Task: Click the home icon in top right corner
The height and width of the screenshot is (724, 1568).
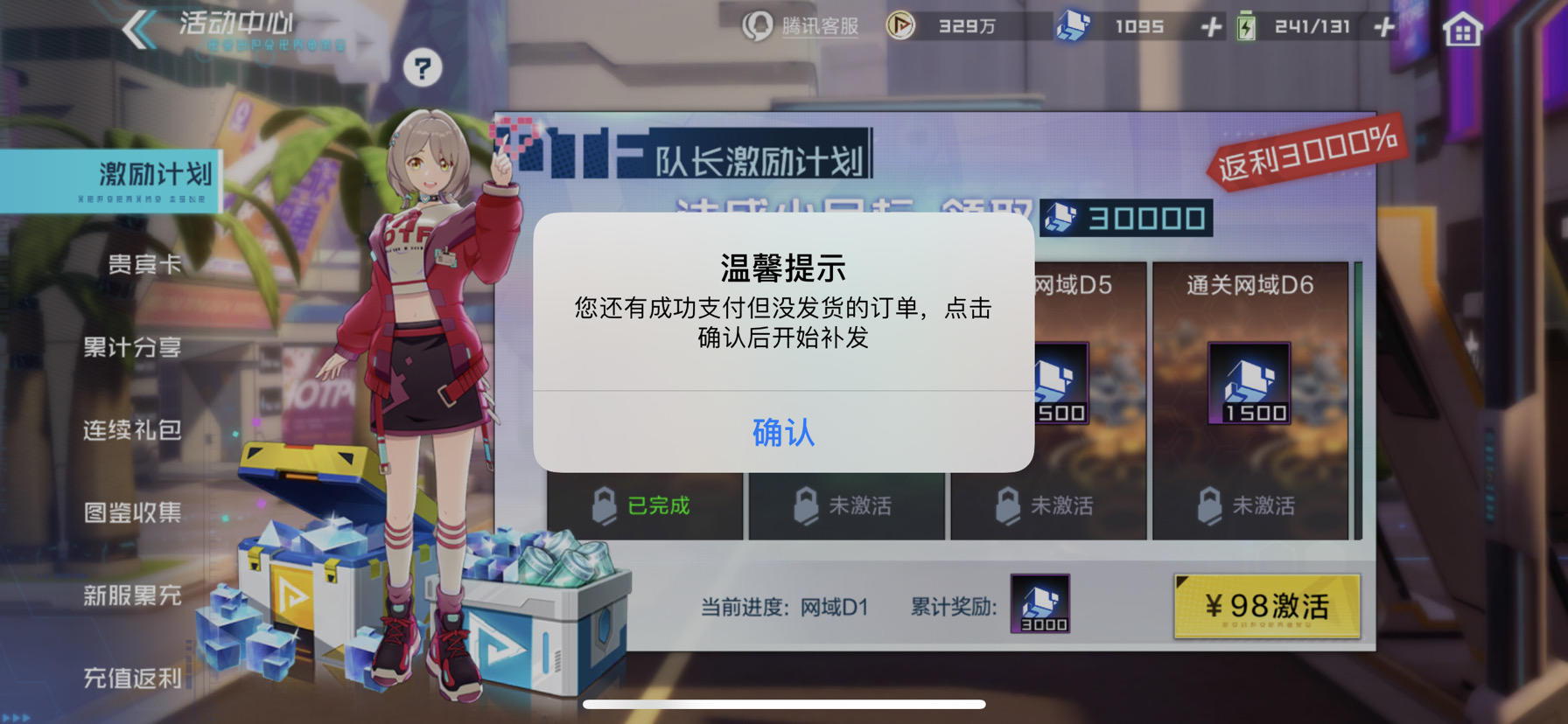Action: point(1462,27)
